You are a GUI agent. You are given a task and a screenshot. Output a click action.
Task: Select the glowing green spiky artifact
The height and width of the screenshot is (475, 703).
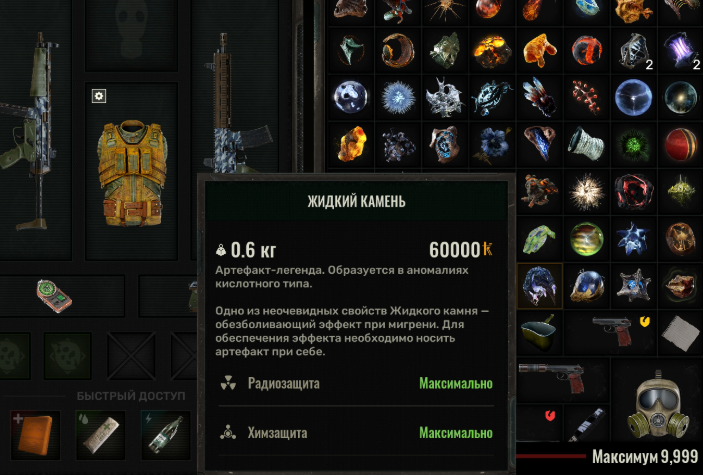click(635, 143)
